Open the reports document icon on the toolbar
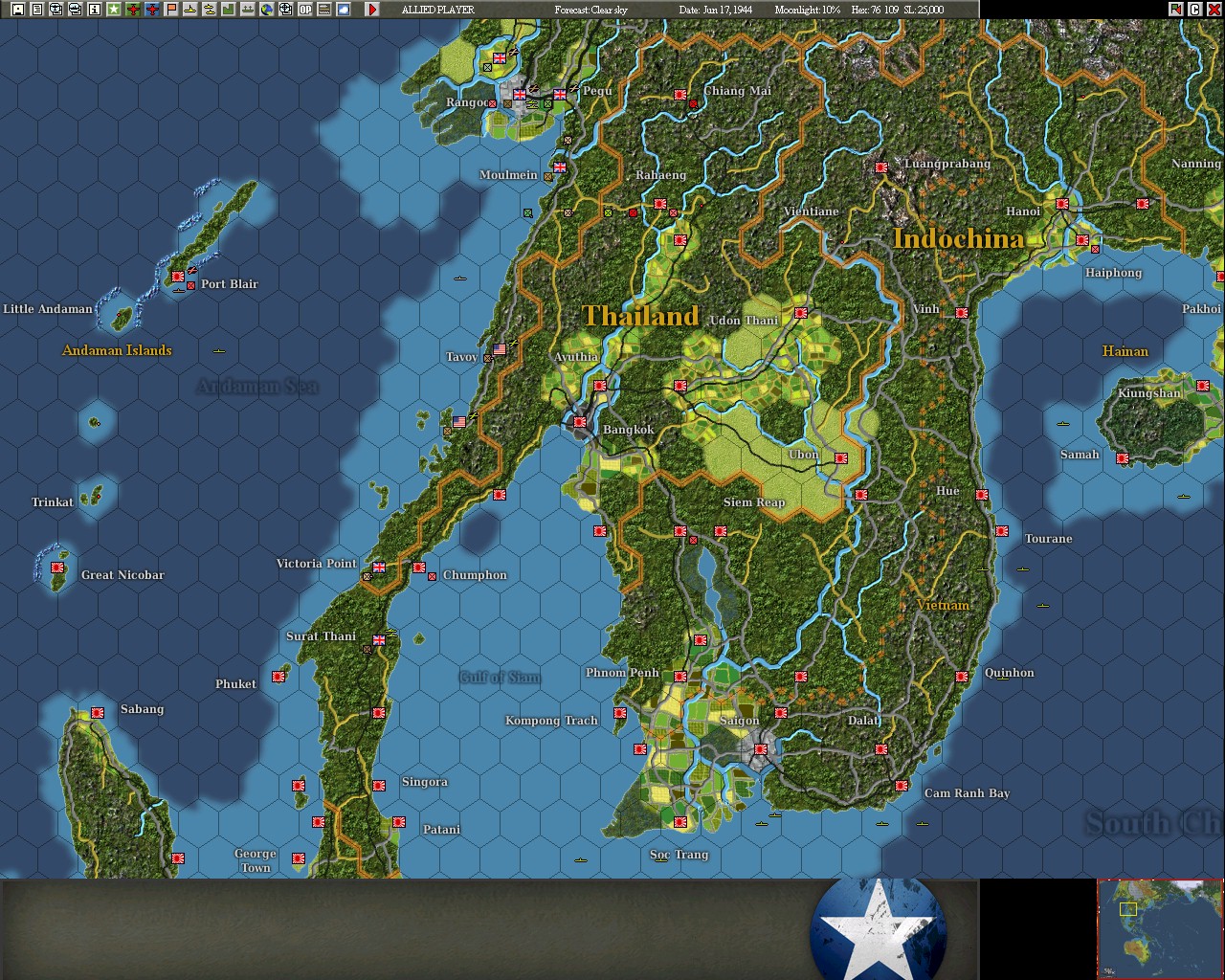 [x=35, y=9]
